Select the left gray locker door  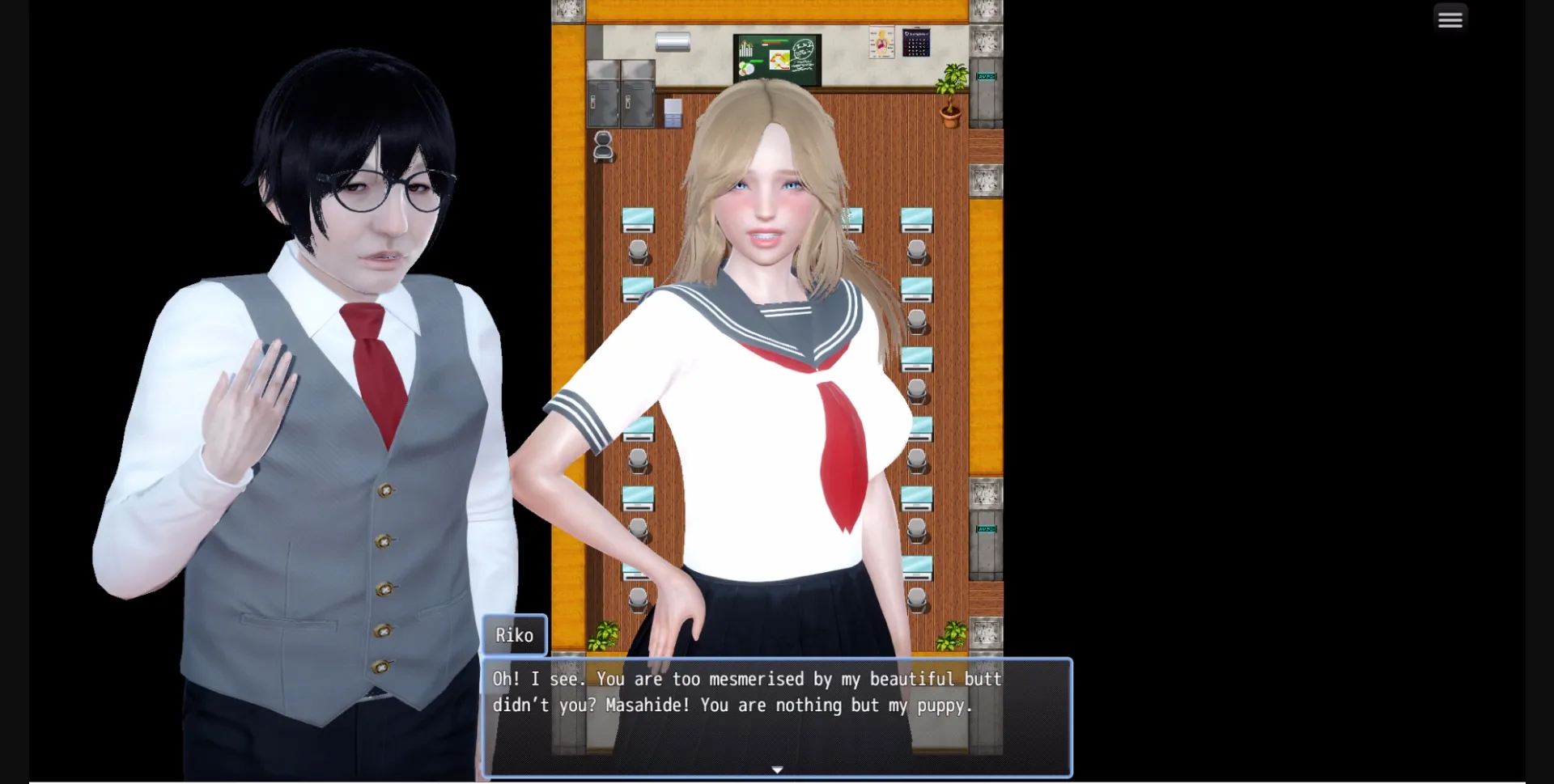604,101
